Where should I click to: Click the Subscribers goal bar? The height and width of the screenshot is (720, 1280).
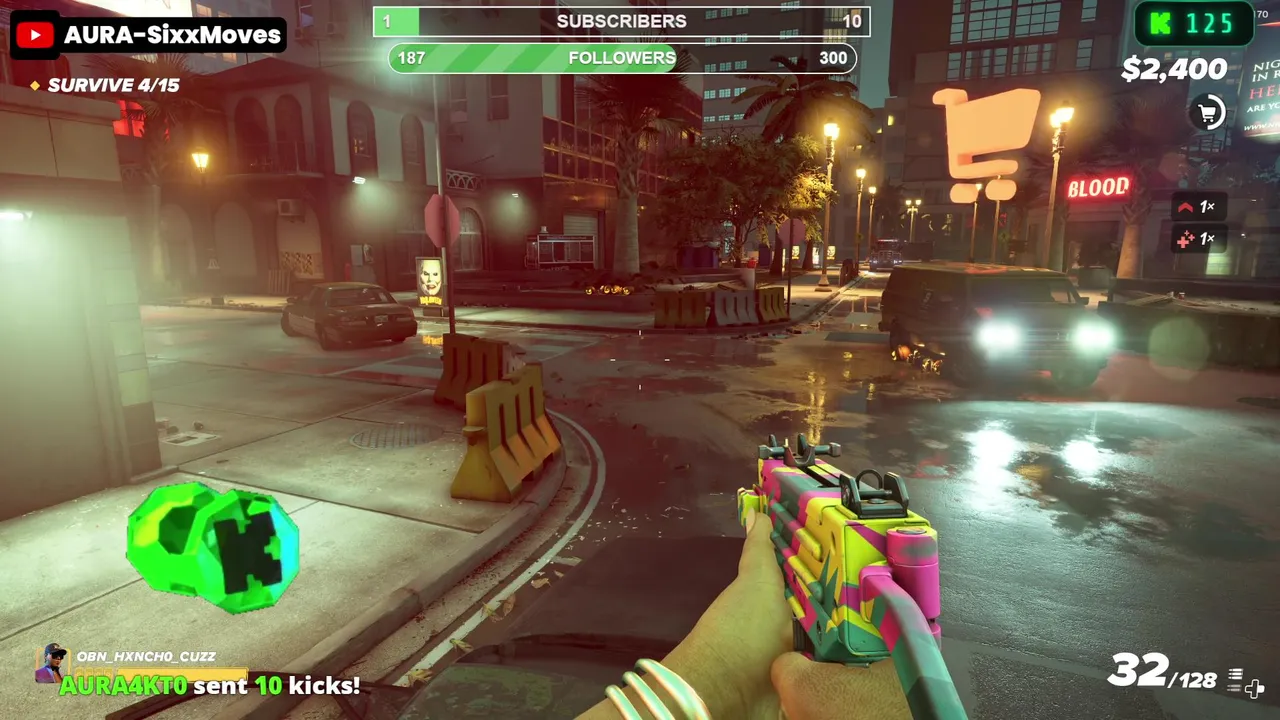[621, 21]
